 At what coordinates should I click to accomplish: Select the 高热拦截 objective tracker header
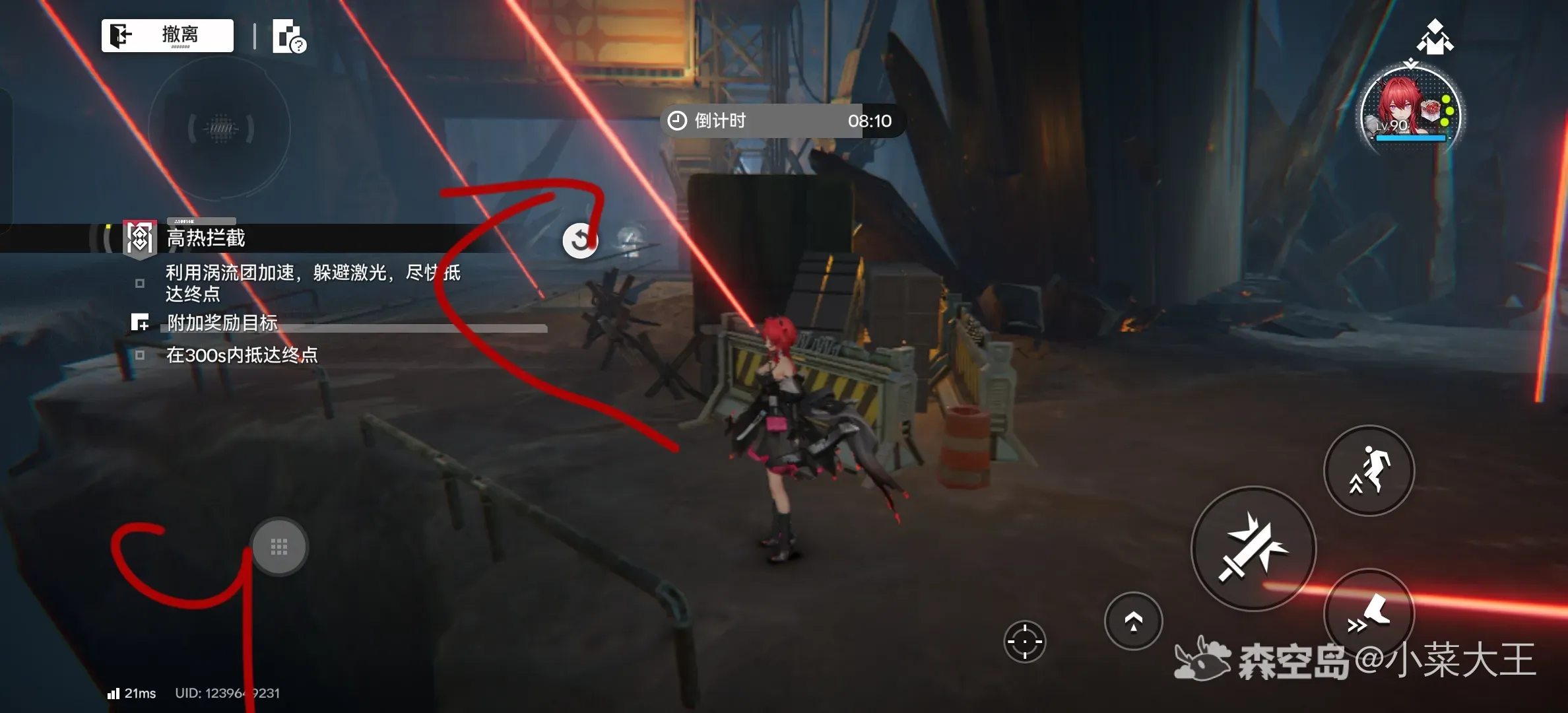(x=205, y=238)
